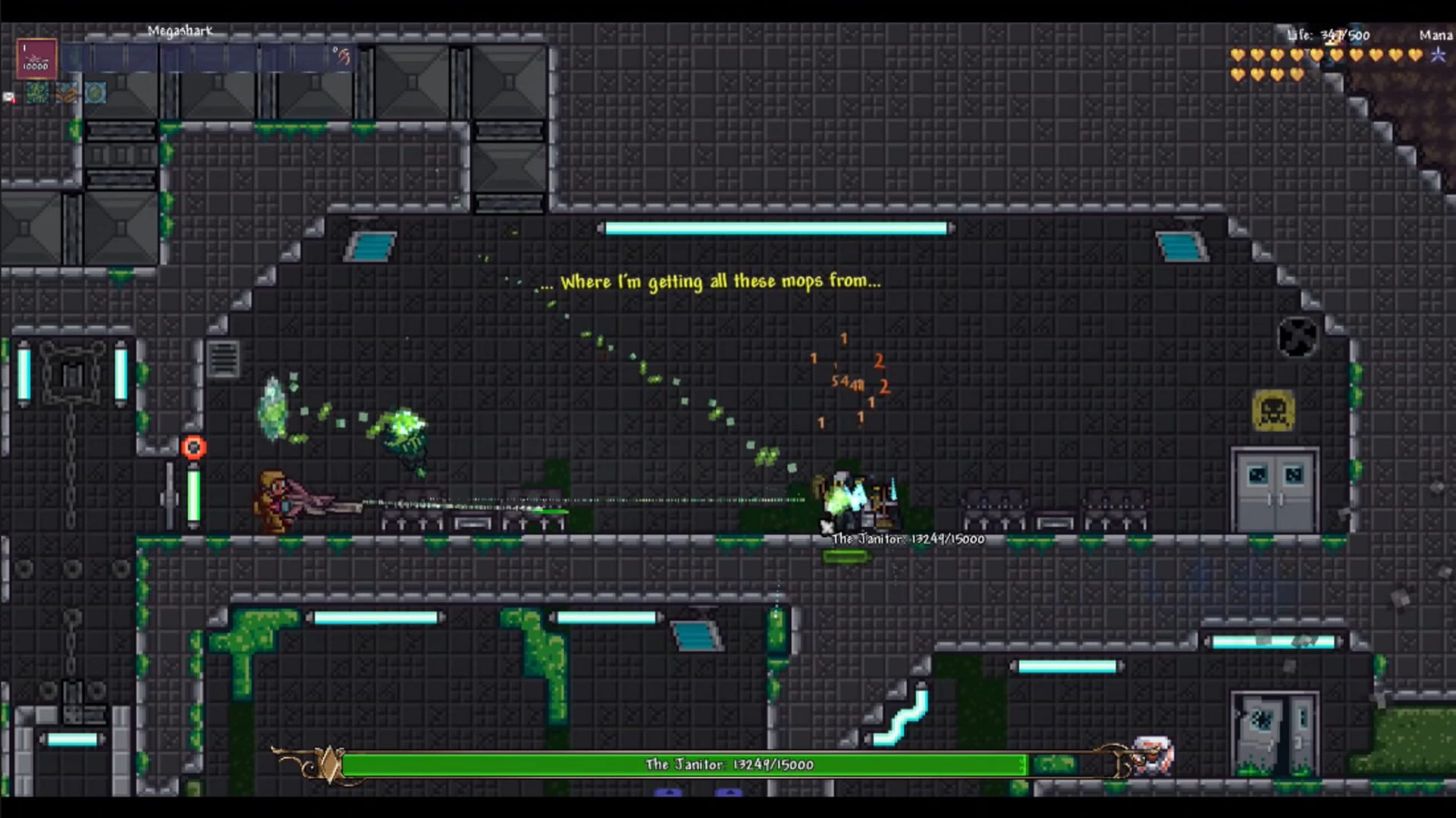Click the 'The Janitor: 13249/15000' label above the enemy

pyautogui.click(x=906, y=539)
